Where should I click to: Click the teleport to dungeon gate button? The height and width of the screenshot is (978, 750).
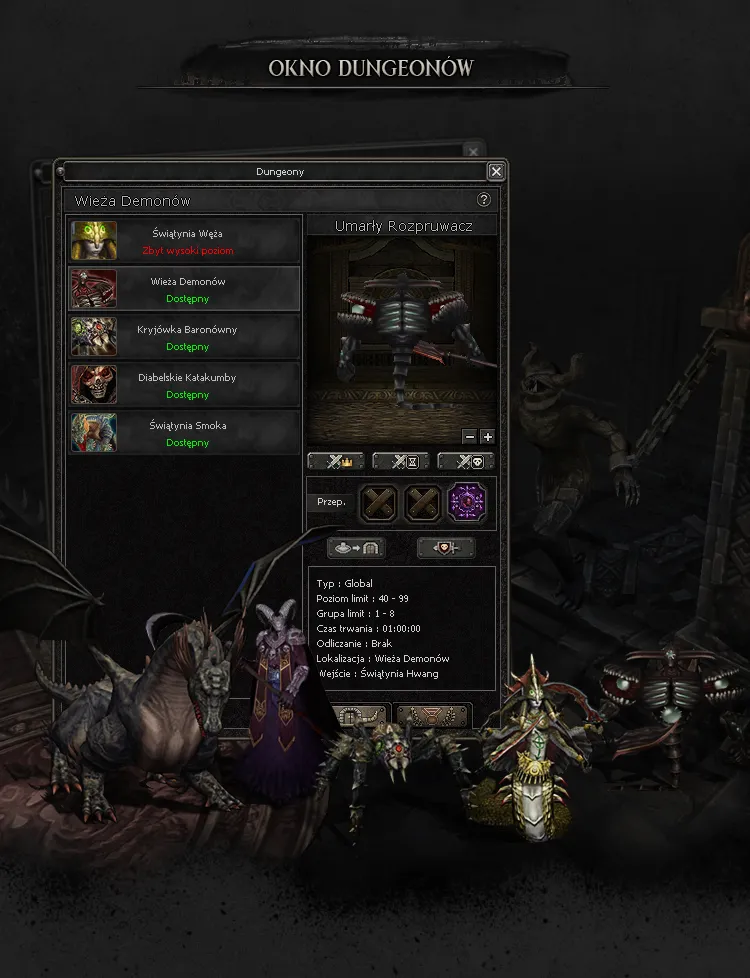355,548
